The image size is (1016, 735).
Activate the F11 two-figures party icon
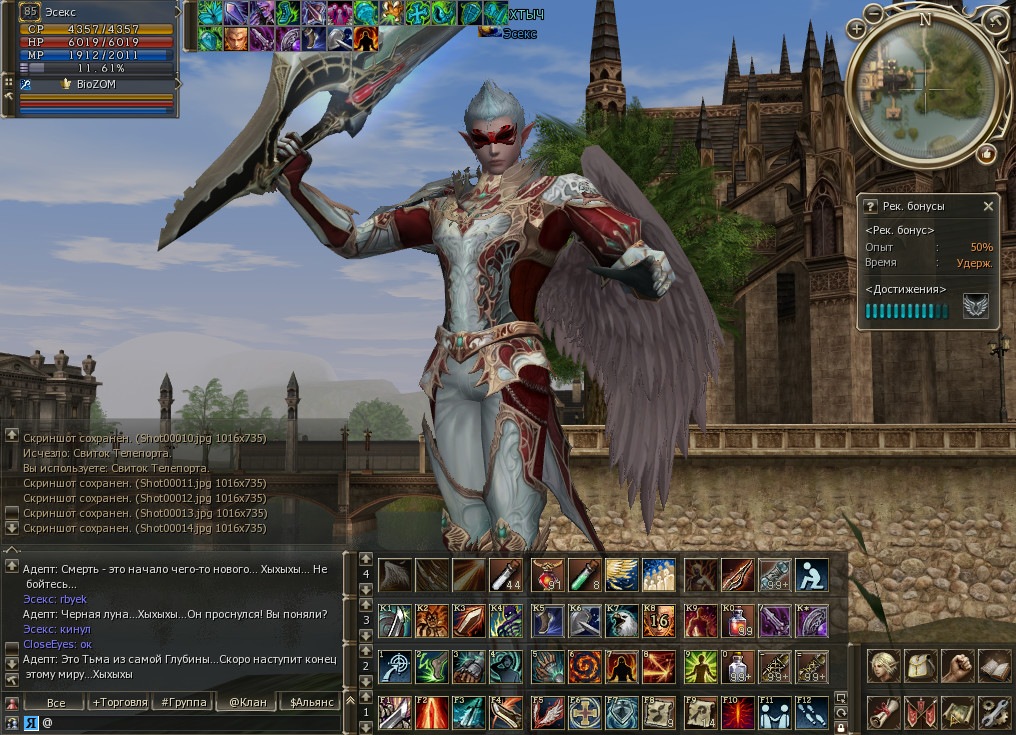tap(774, 711)
